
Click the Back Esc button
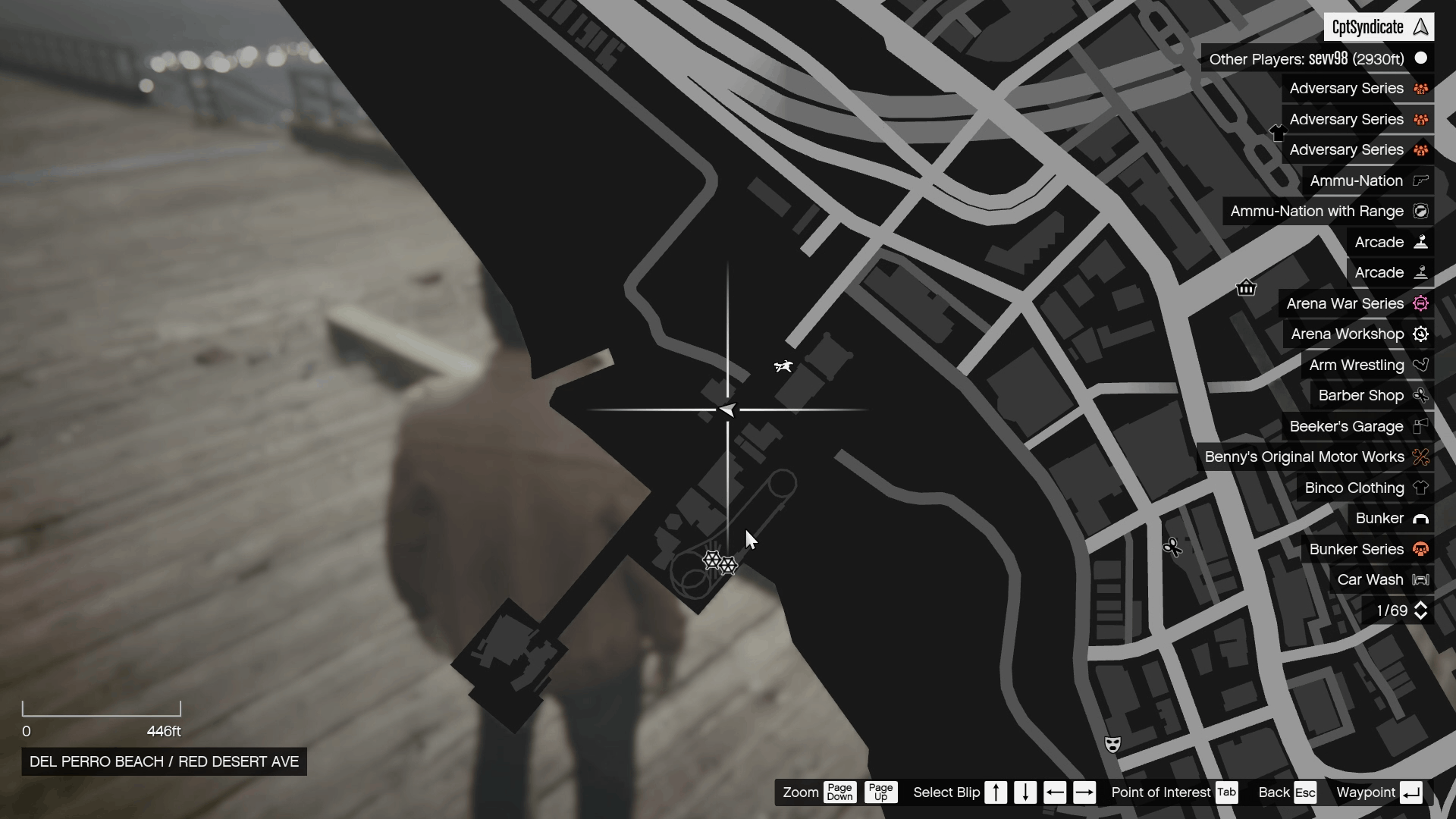[1287, 792]
